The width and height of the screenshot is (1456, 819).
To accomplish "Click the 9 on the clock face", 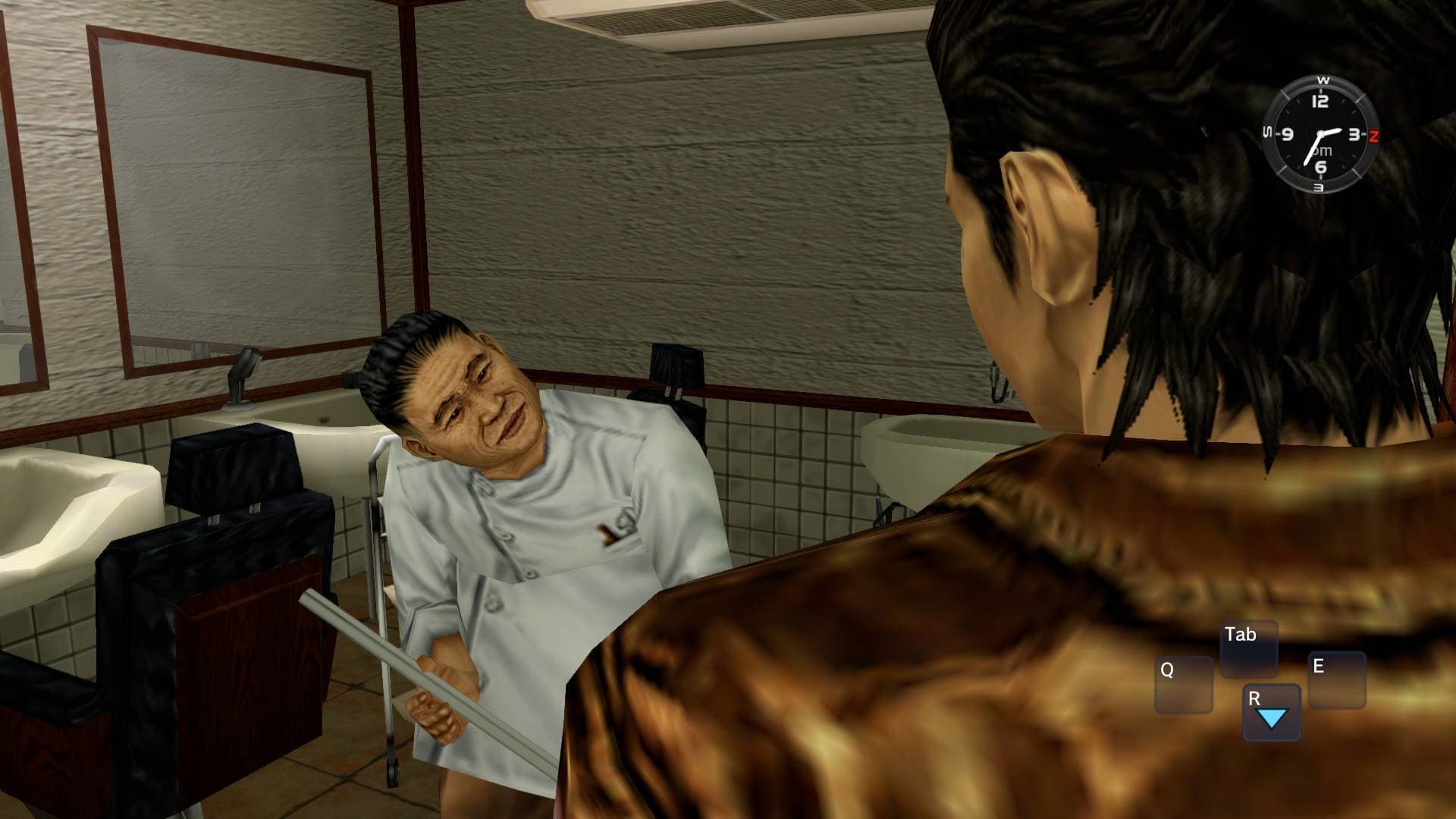I will pyautogui.click(x=1288, y=133).
